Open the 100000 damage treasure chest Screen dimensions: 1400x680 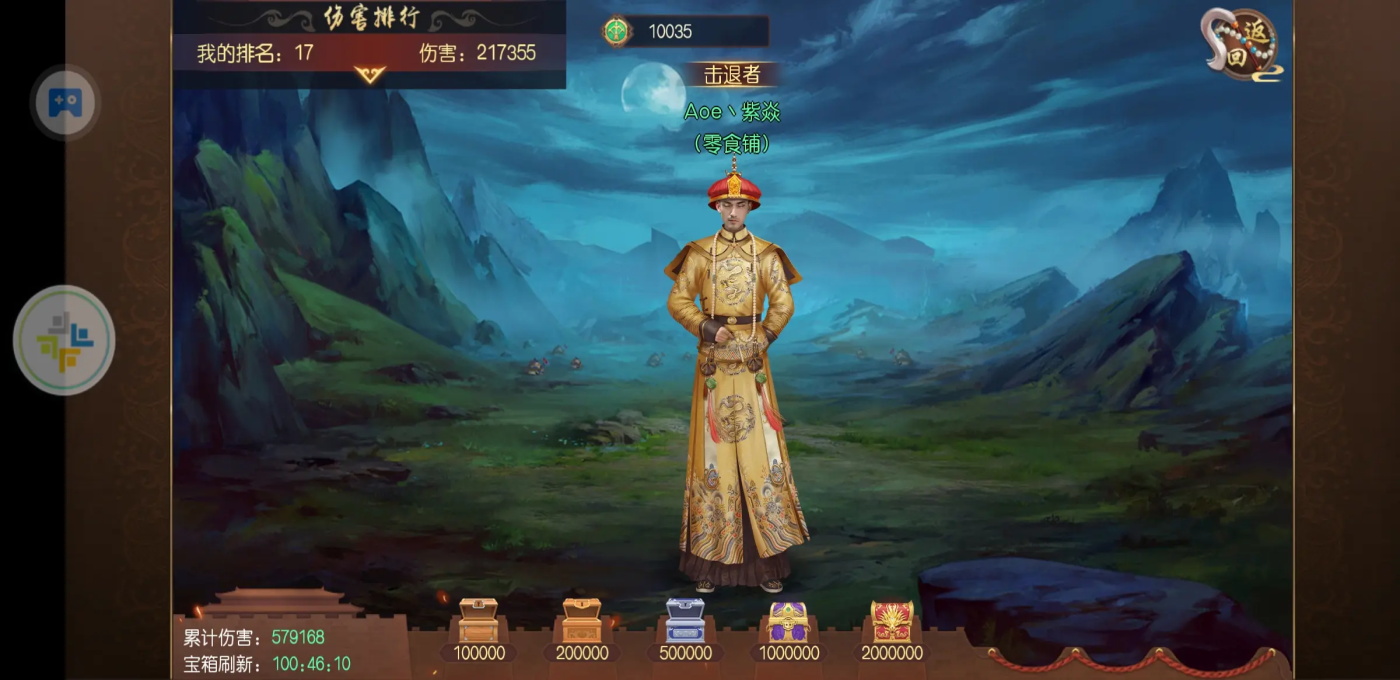(x=478, y=621)
